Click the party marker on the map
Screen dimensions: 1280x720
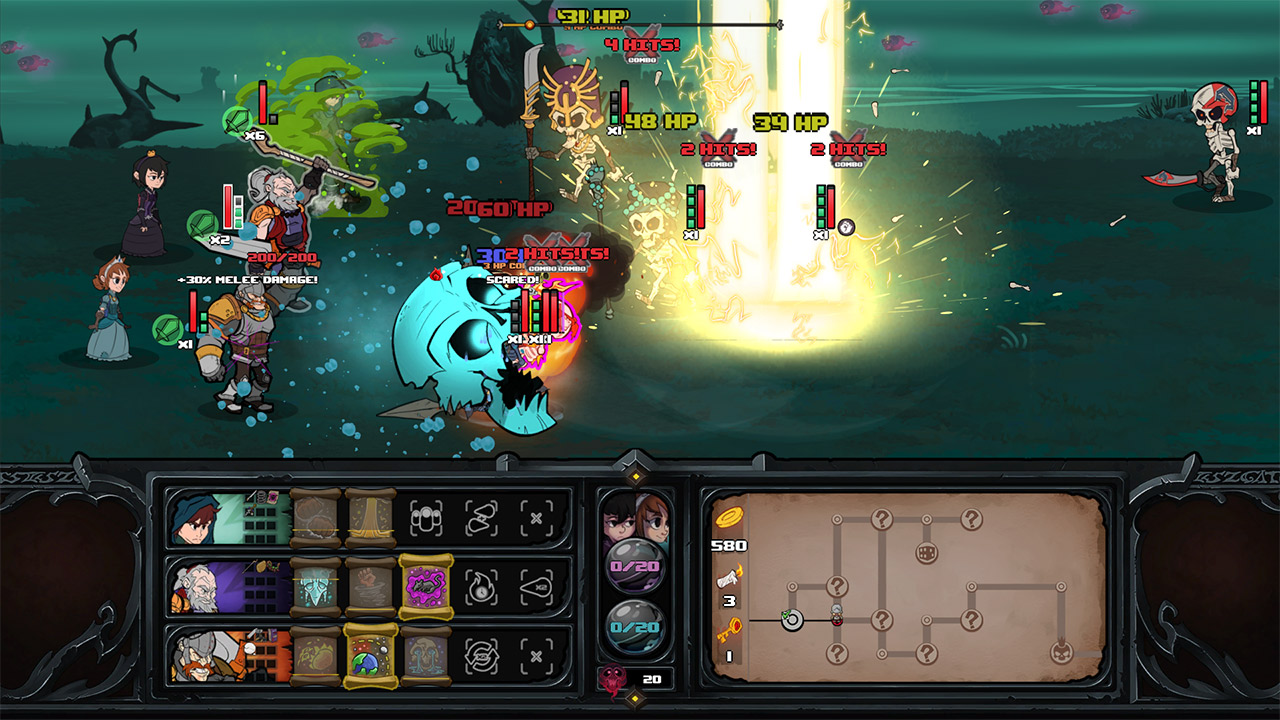(835, 616)
